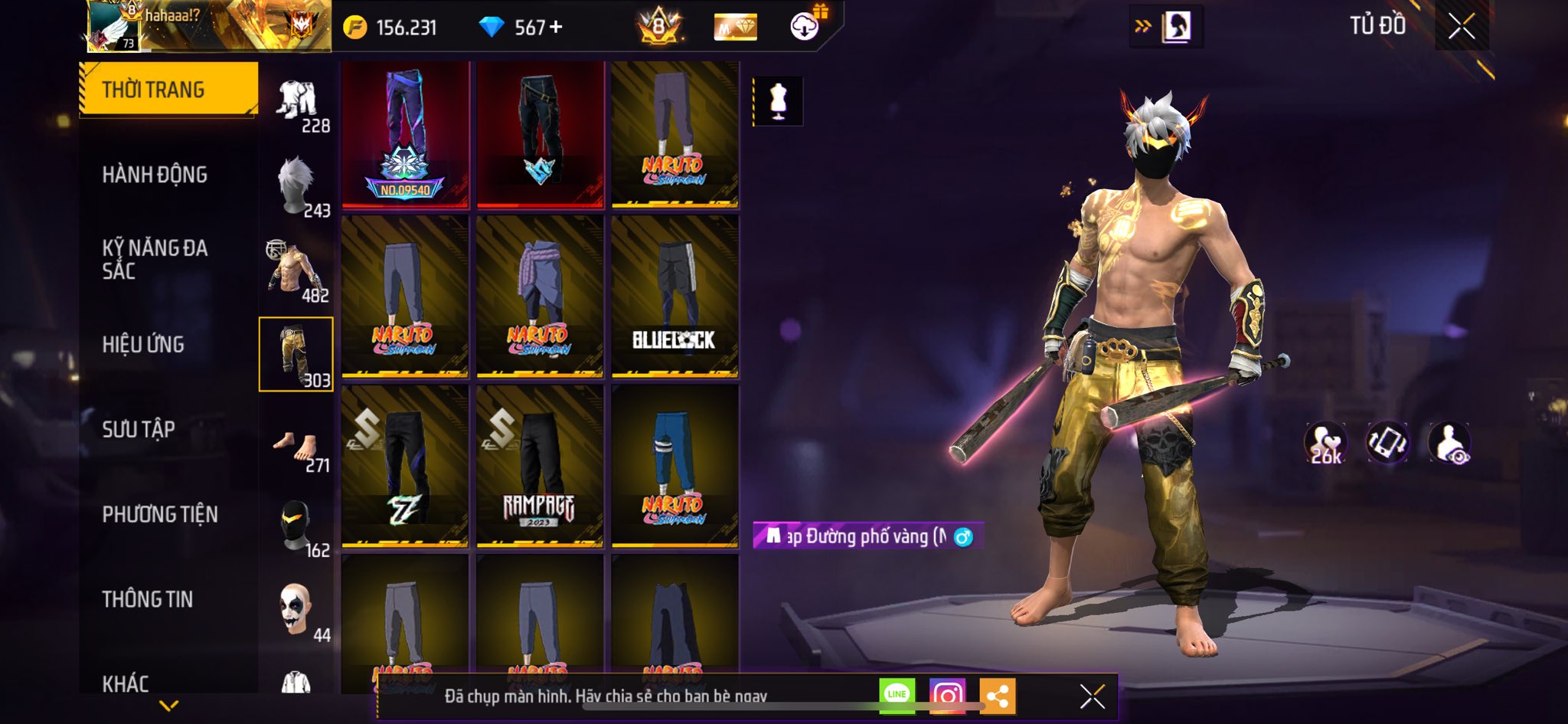1568x724 pixels.
Task: Select pants numbered NO.09540
Action: [x=405, y=135]
